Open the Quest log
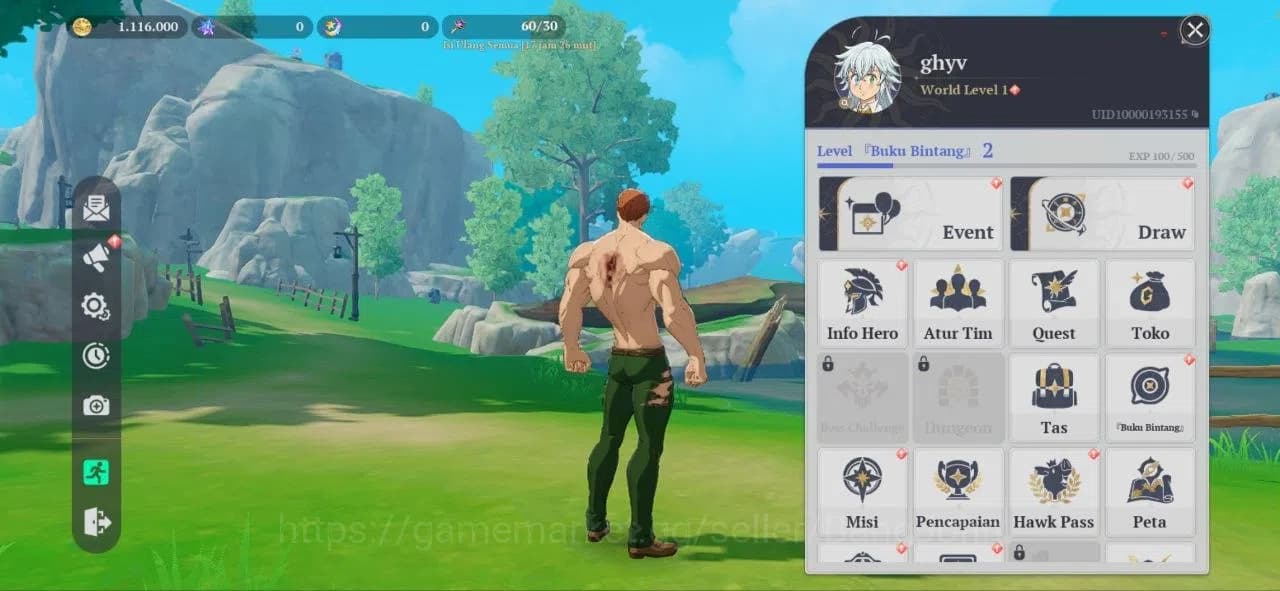 pyautogui.click(x=1054, y=304)
